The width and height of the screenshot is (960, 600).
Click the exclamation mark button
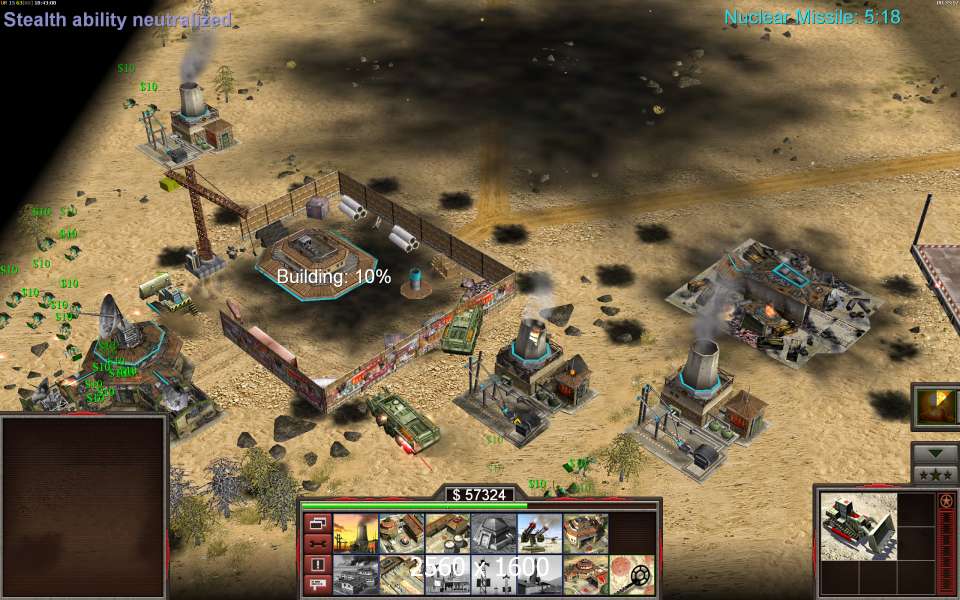[x=316, y=564]
